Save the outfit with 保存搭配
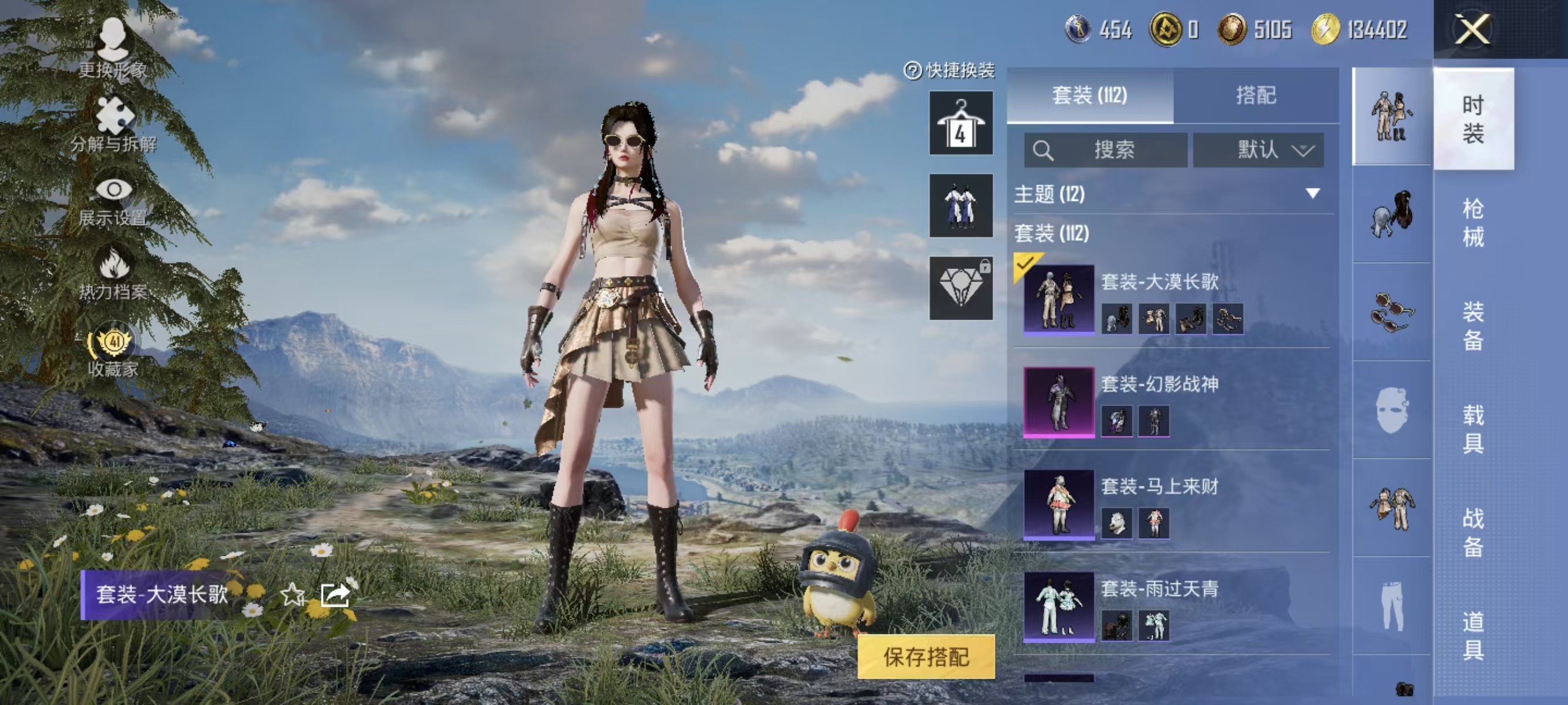Viewport: 1568px width, 705px height. 926,657
